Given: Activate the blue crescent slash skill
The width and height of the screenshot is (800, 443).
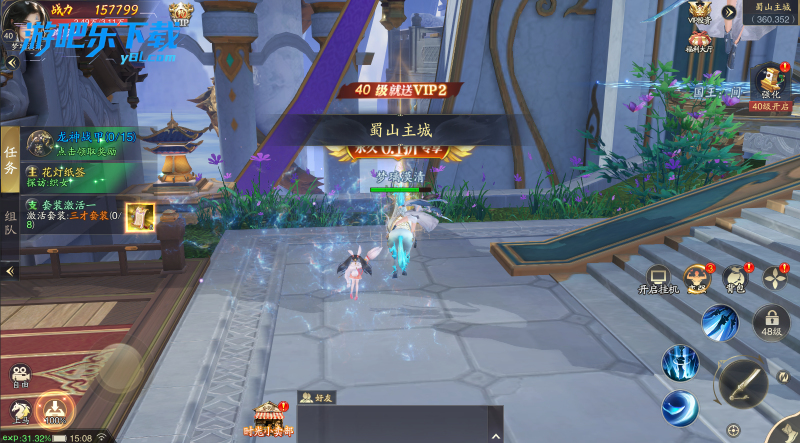Looking at the screenshot, I should click(x=679, y=408).
